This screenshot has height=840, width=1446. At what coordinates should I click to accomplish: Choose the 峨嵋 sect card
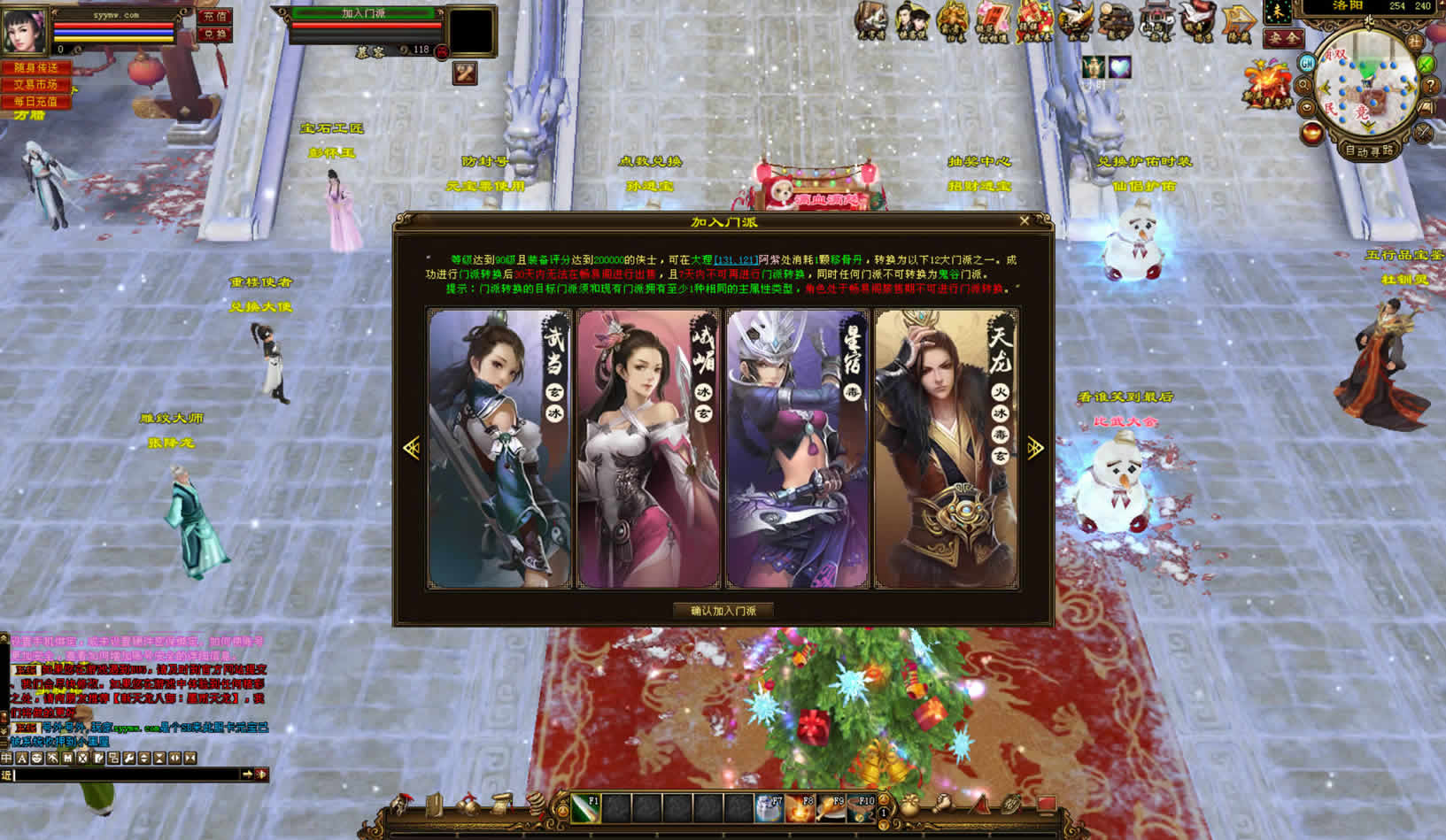click(x=648, y=449)
